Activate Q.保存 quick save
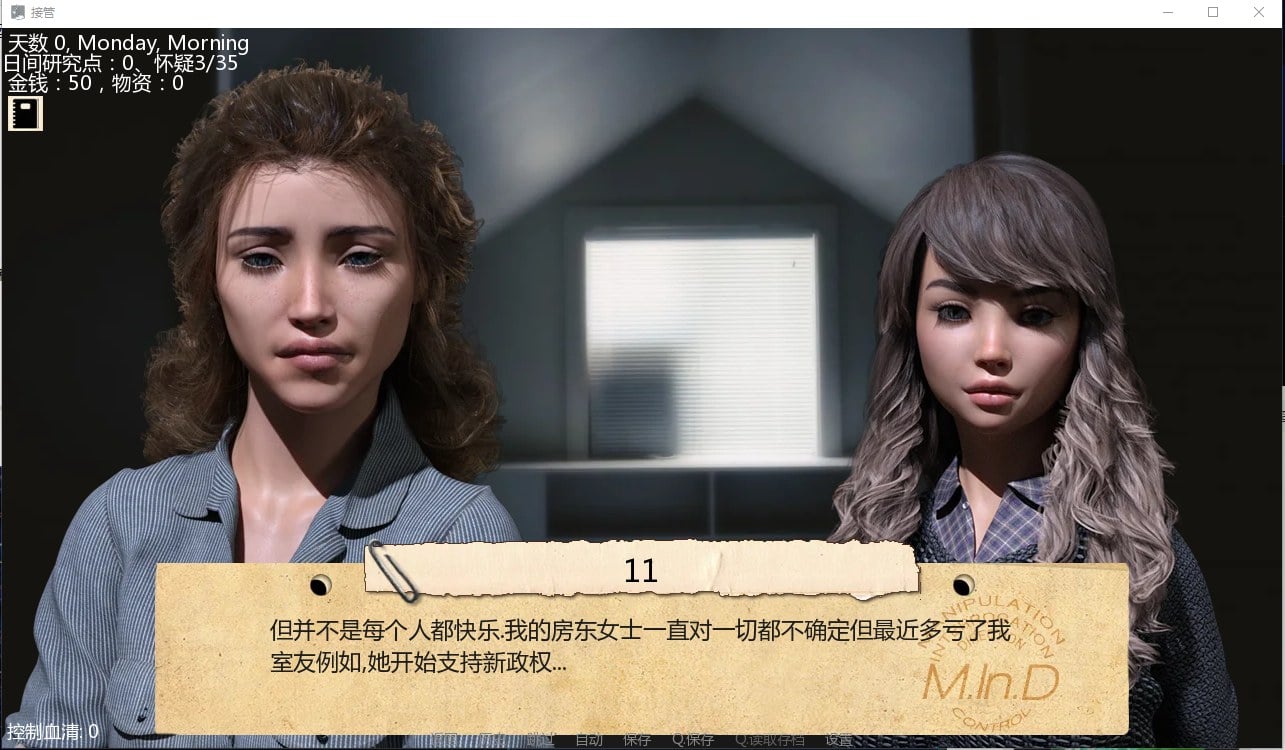 point(692,742)
